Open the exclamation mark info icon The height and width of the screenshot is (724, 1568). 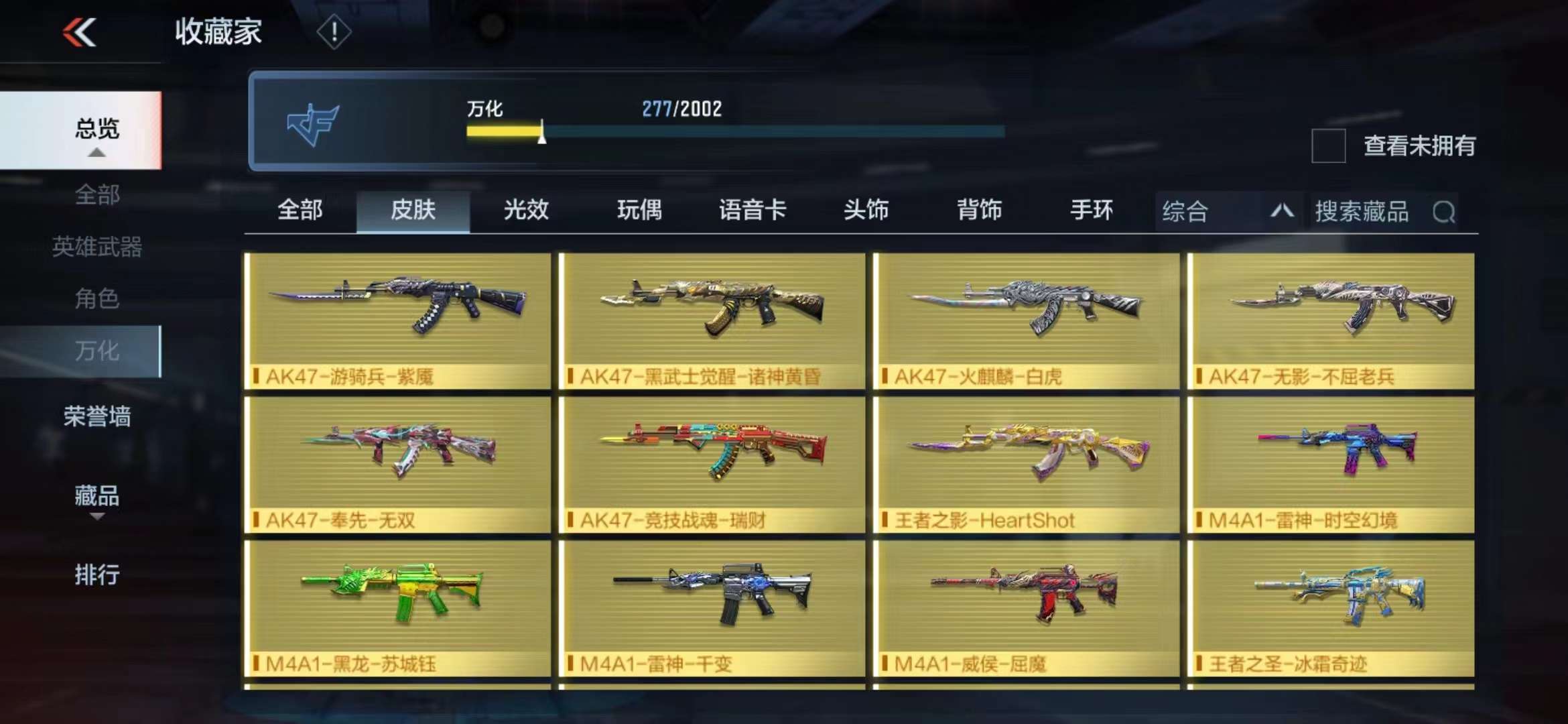point(333,32)
